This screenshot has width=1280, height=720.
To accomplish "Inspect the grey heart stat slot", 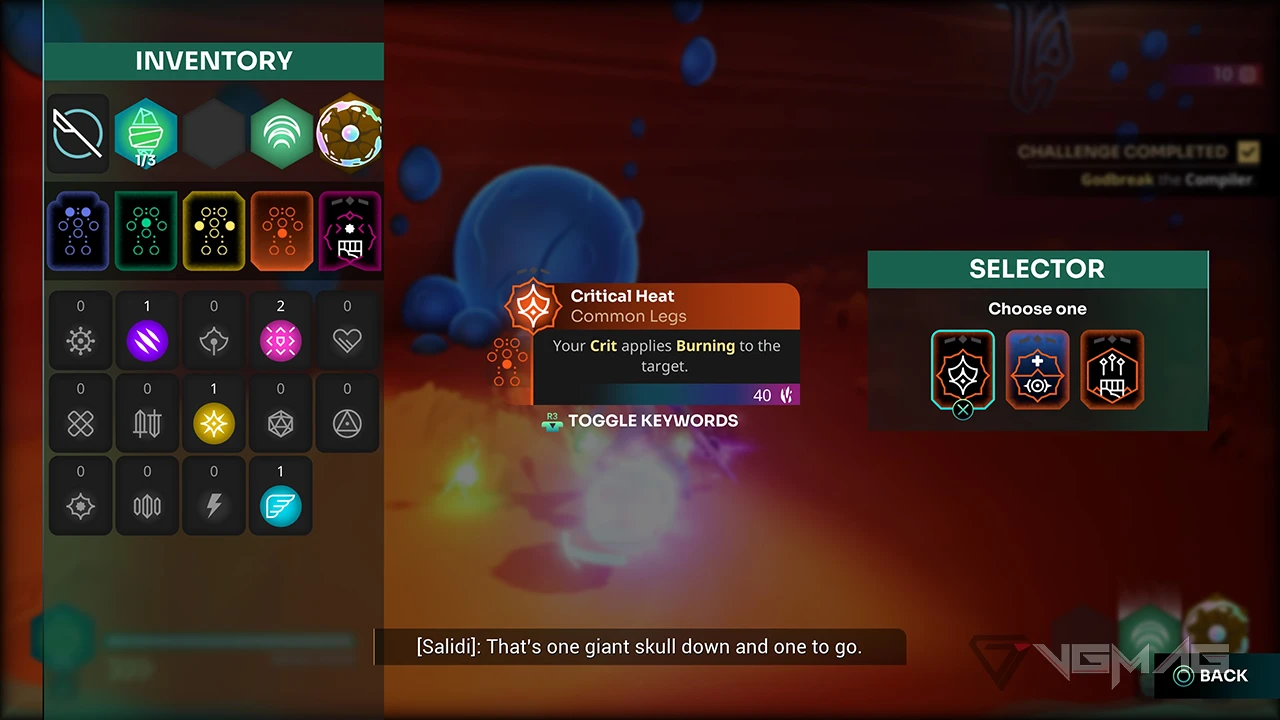I will [347, 340].
